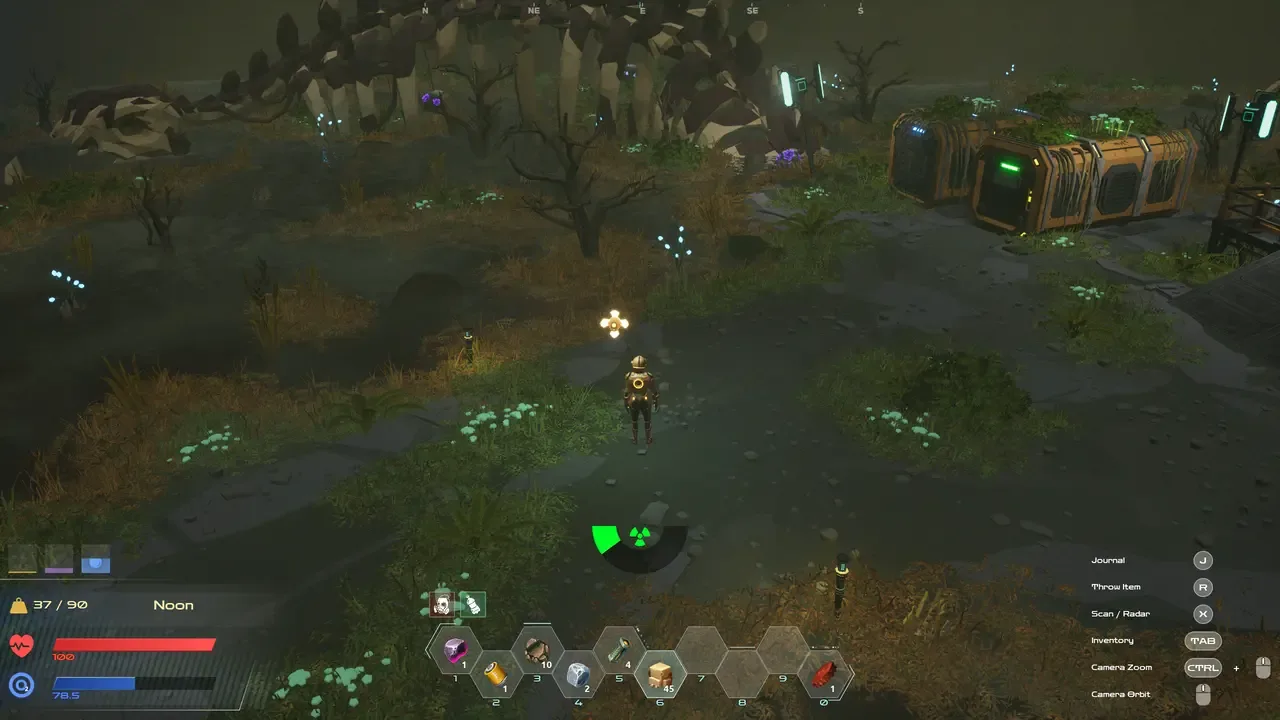
Task: Click the gas mask status icon
Action: pyautogui.click(x=442, y=603)
